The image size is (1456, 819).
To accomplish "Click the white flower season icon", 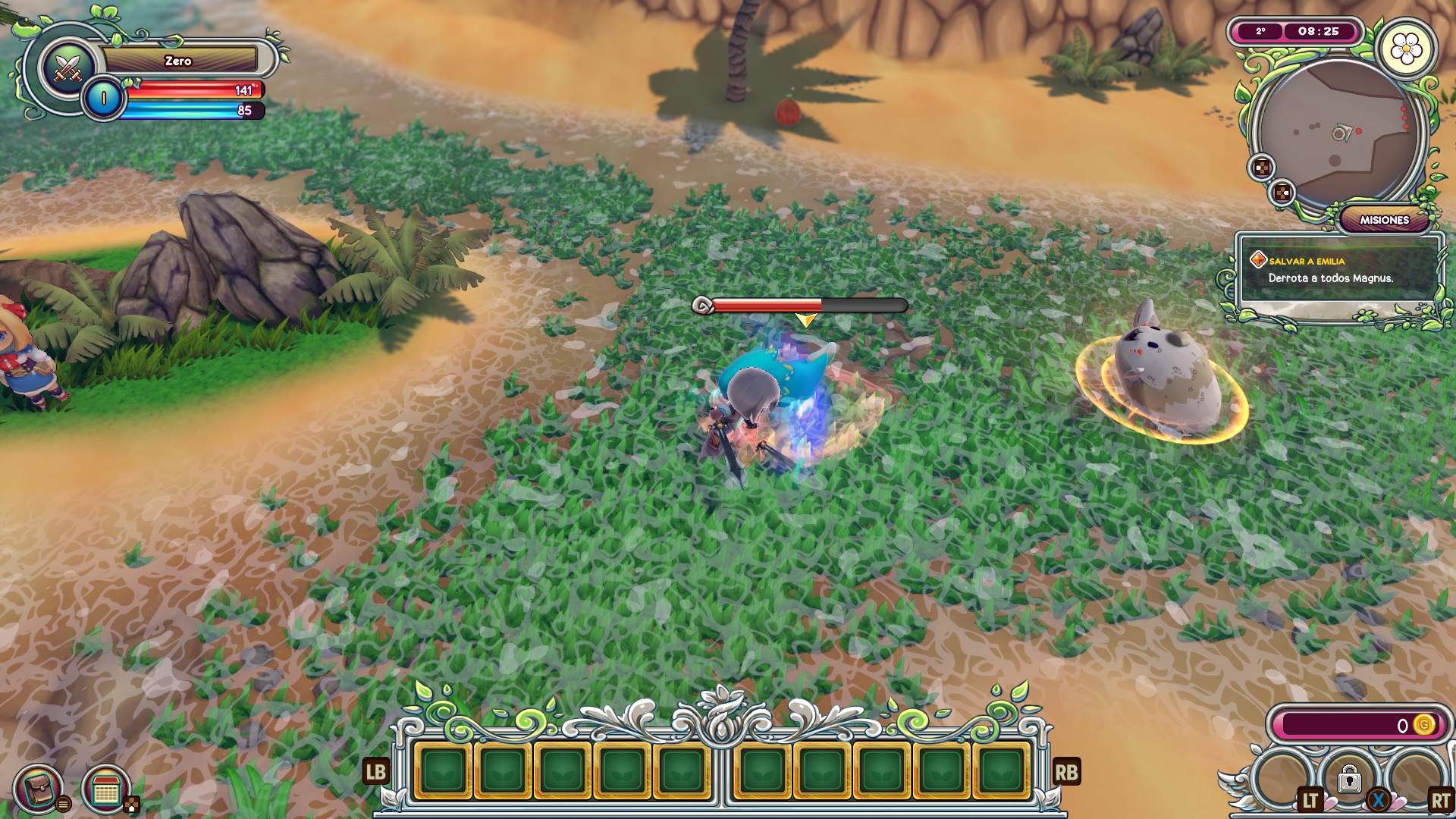I will [1406, 50].
